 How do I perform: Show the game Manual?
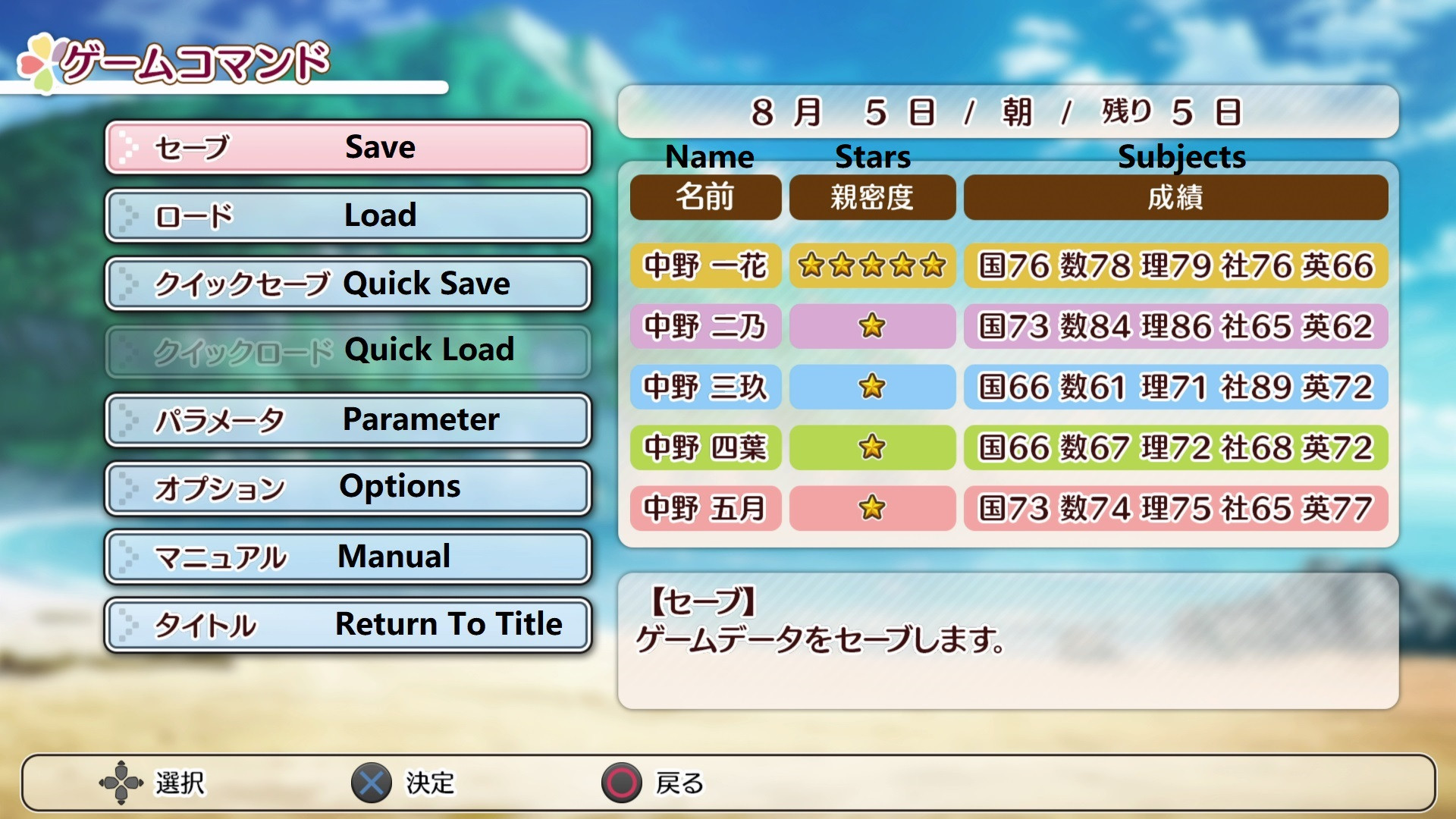(x=347, y=557)
